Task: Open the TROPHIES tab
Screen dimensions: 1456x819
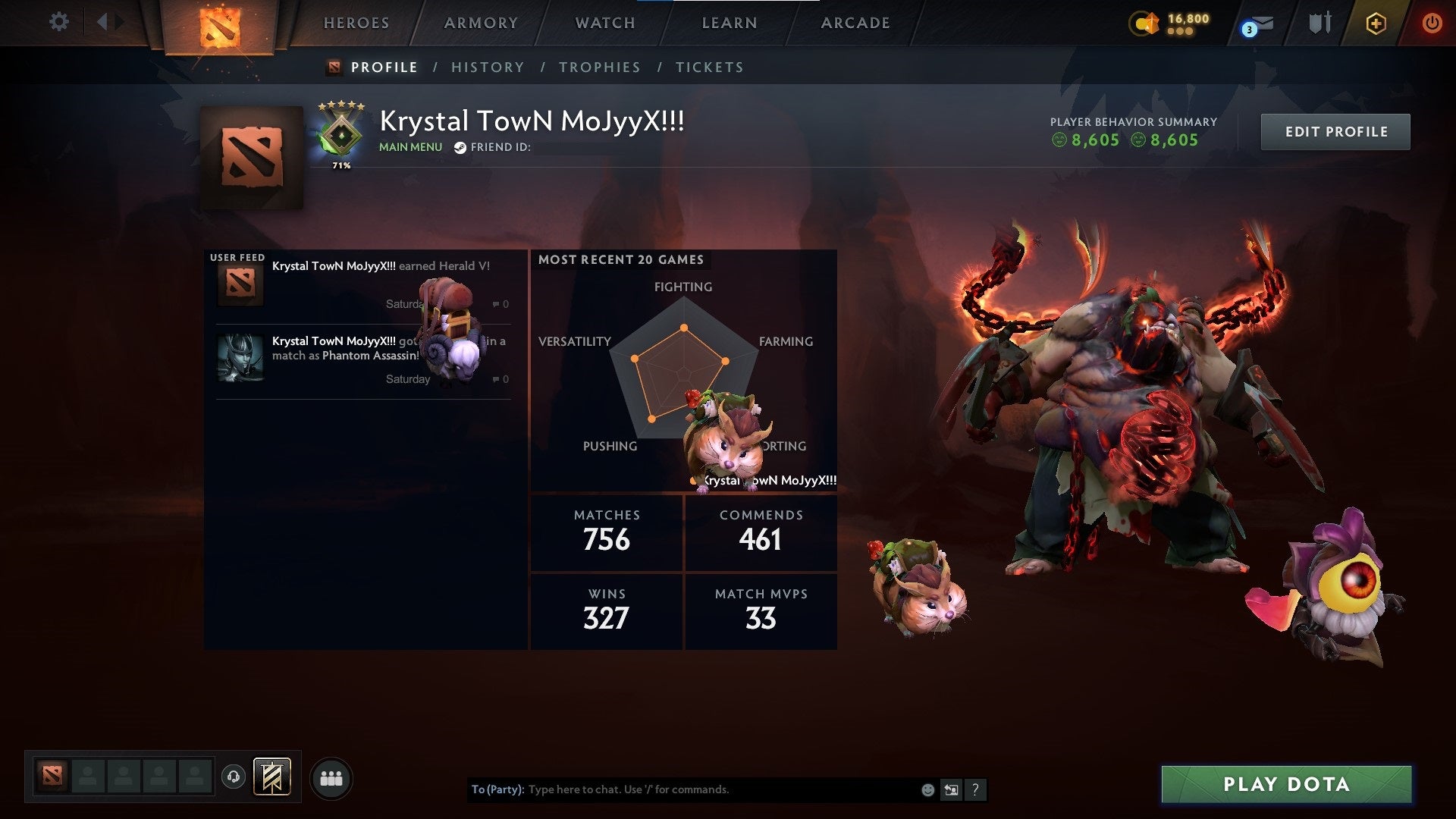Action: point(600,67)
